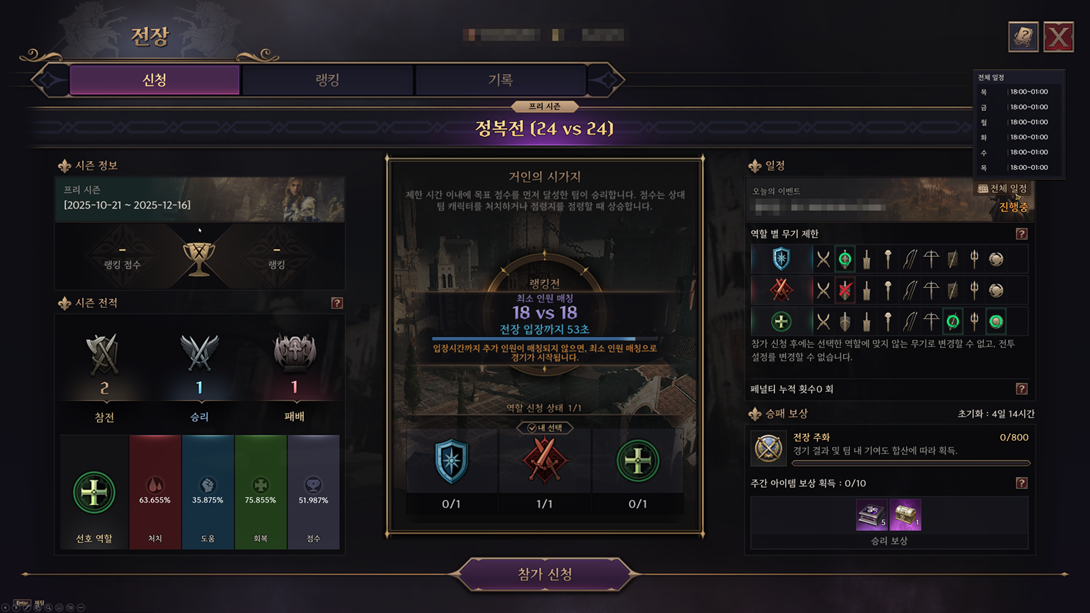Choose the red crossed-swords damage role
1090x613 pixels.
[x=544, y=463]
